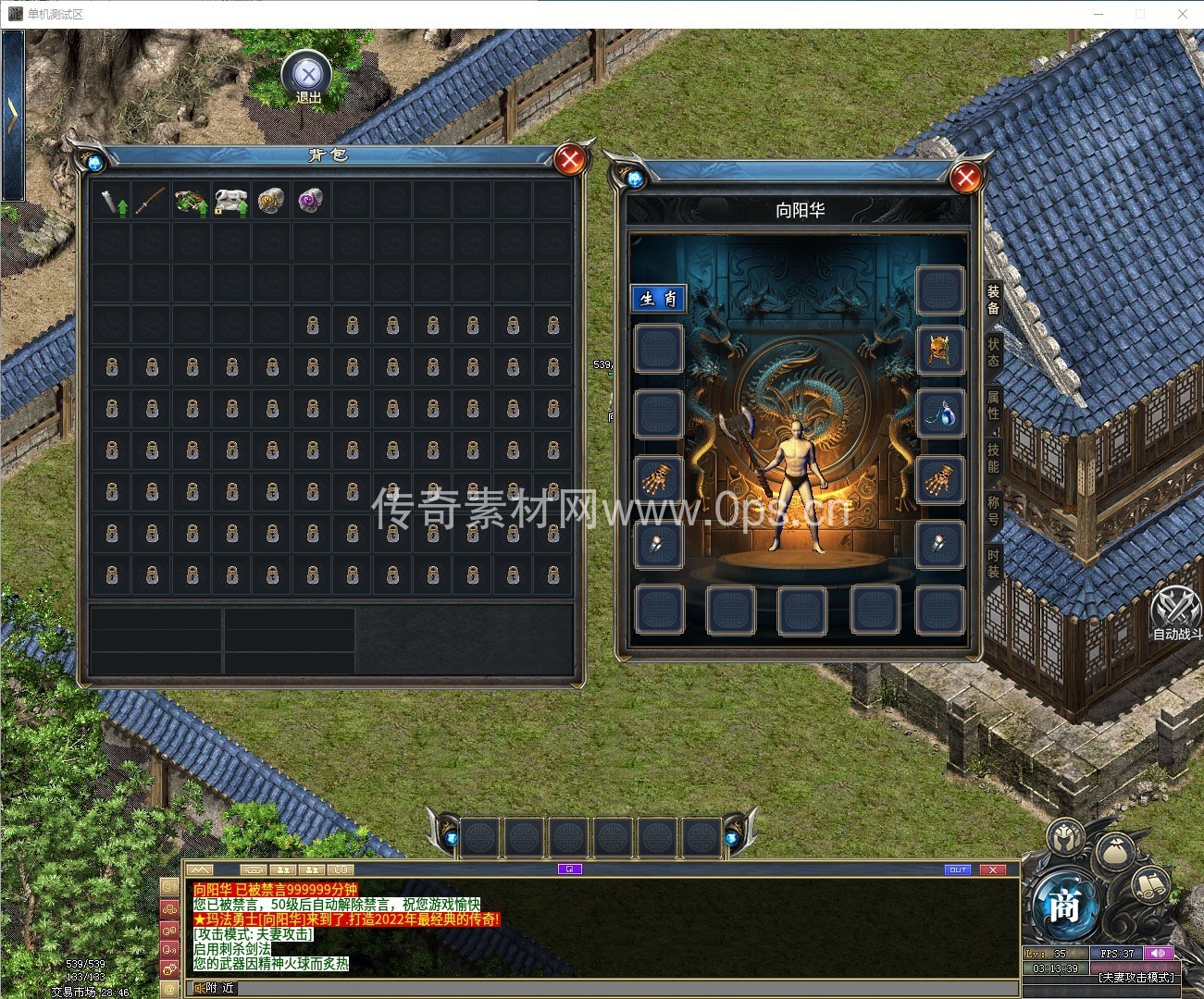Select the equipped blue necklace slot
1204x999 pixels.
pyautogui.click(x=939, y=413)
